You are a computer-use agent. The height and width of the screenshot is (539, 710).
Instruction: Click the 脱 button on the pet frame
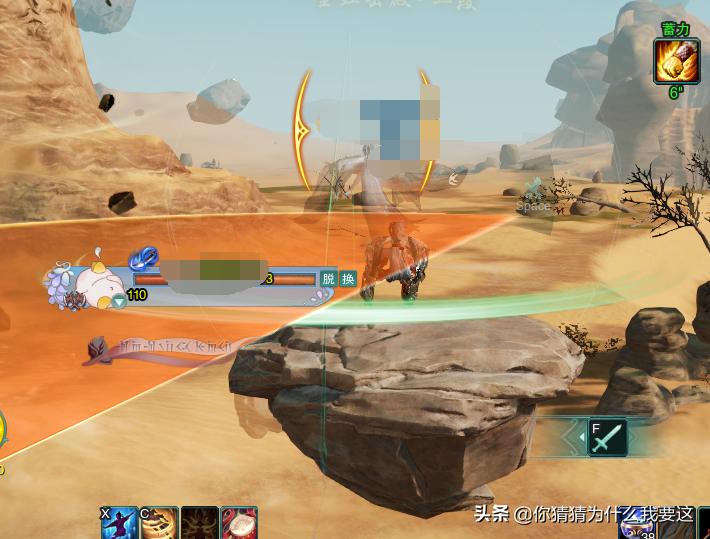click(328, 279)
